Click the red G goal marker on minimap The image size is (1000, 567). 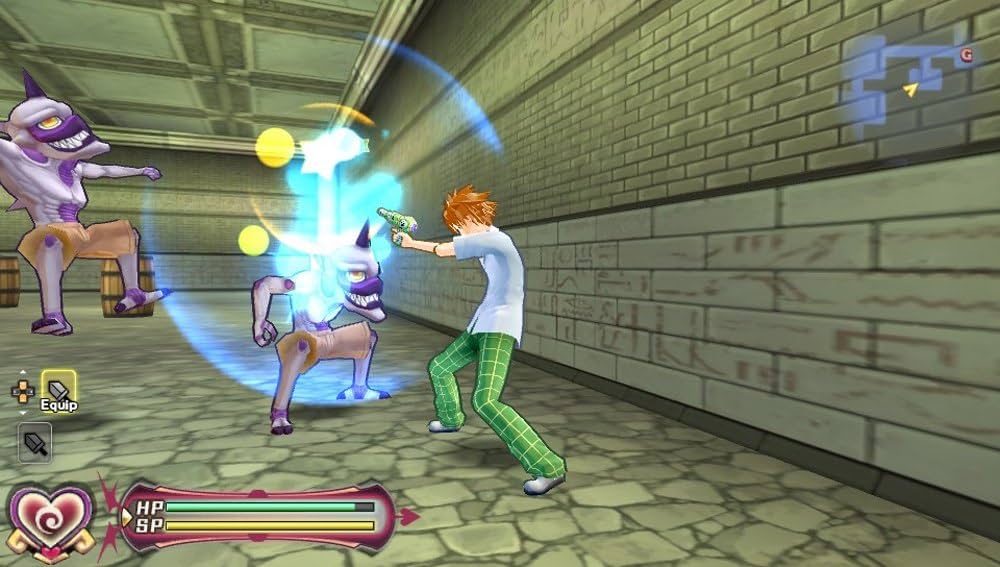tap(966, 56)
